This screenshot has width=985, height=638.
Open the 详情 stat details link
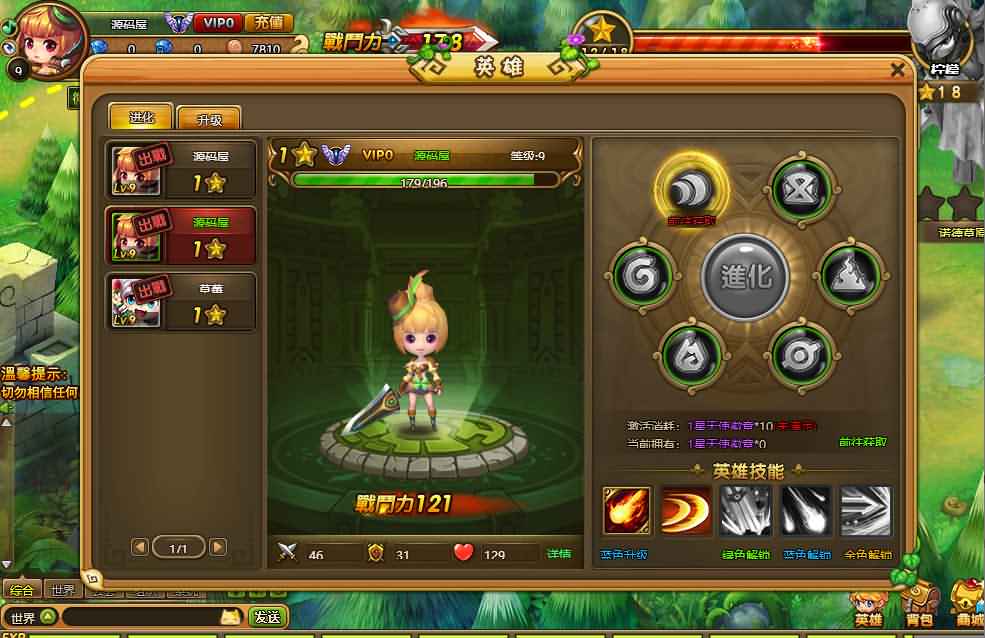click(559, 553)
